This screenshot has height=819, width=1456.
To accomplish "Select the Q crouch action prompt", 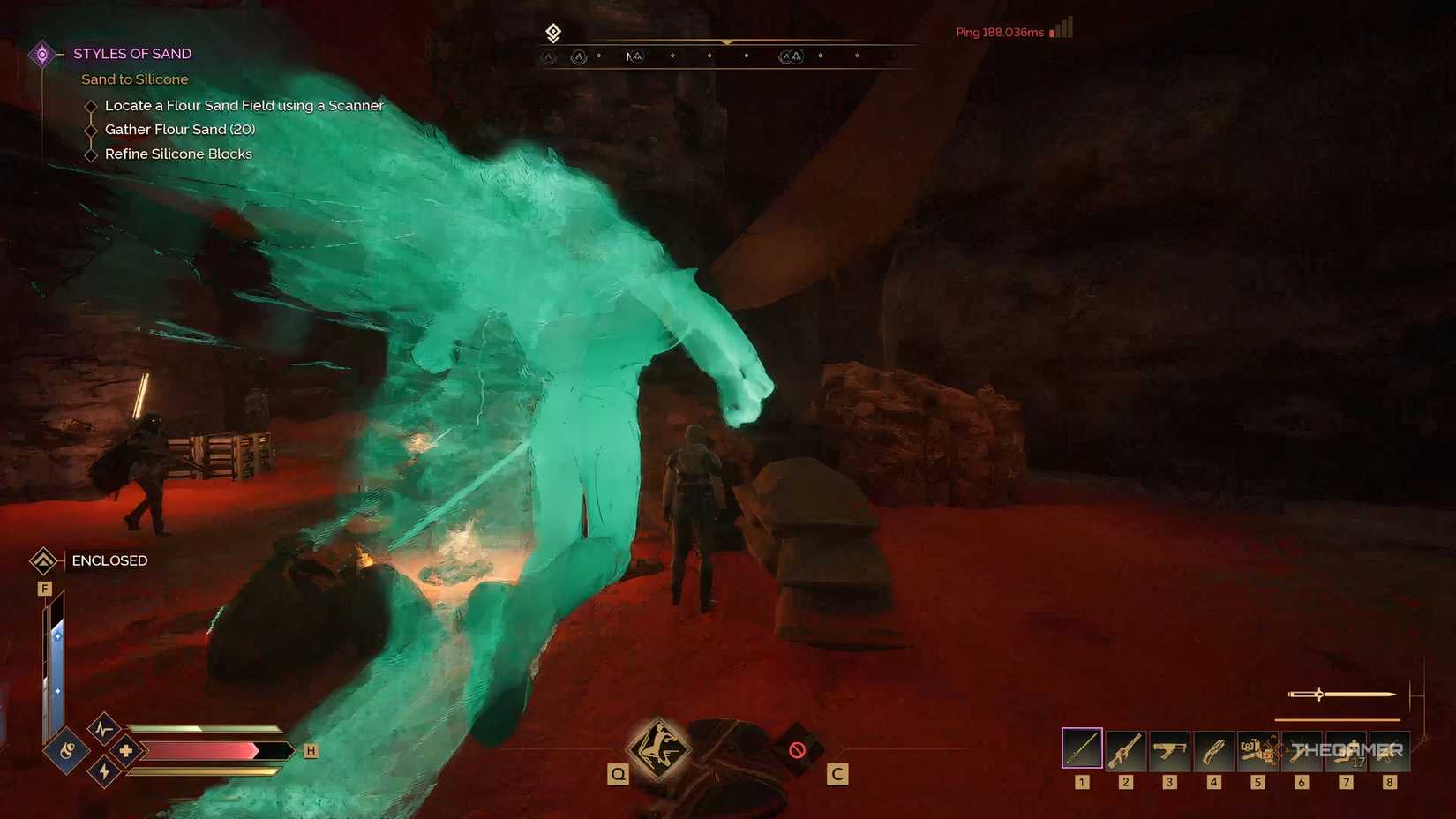I will 658,752.
